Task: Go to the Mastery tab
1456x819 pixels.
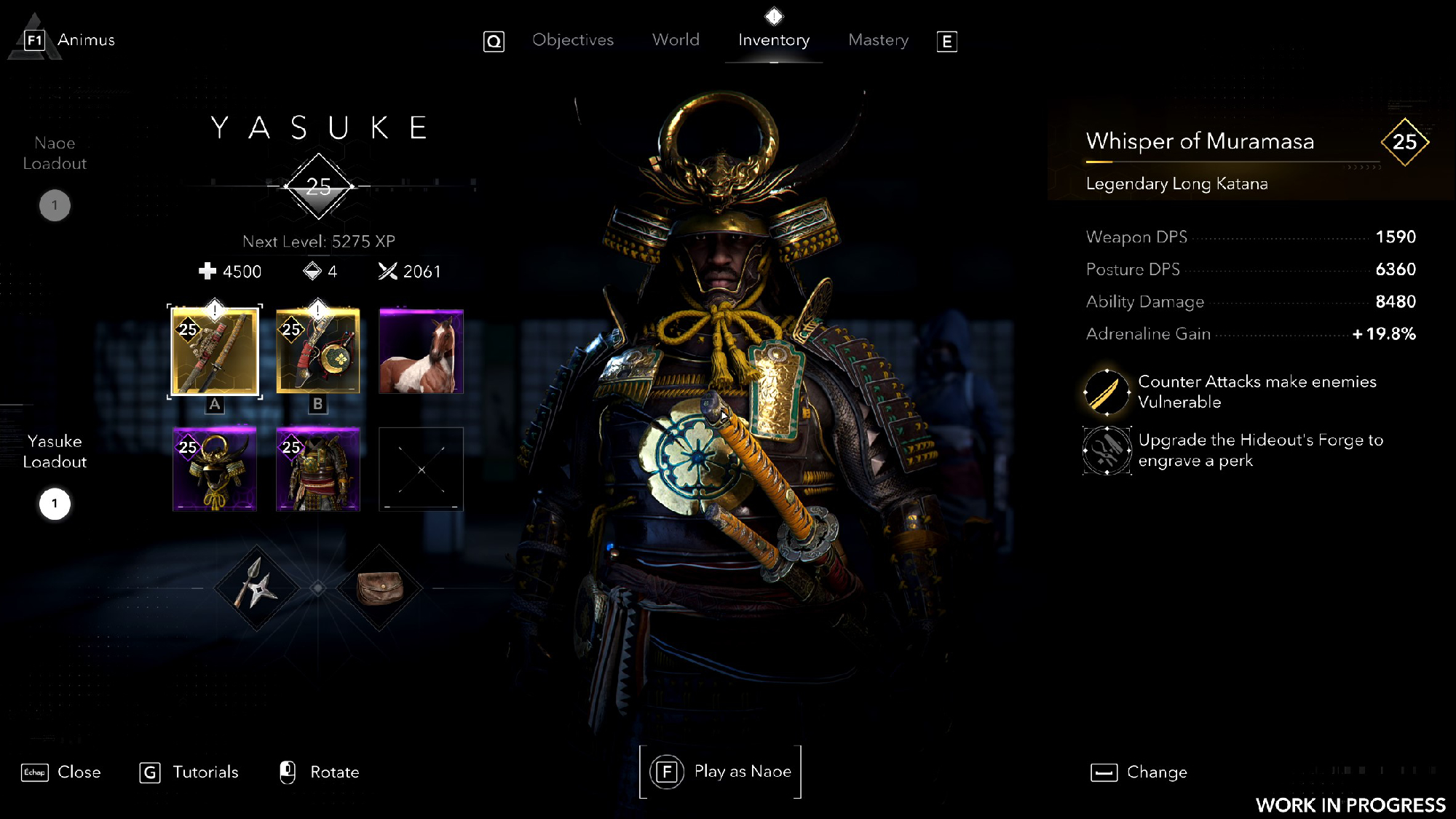Action: click(x=878, y=40)
